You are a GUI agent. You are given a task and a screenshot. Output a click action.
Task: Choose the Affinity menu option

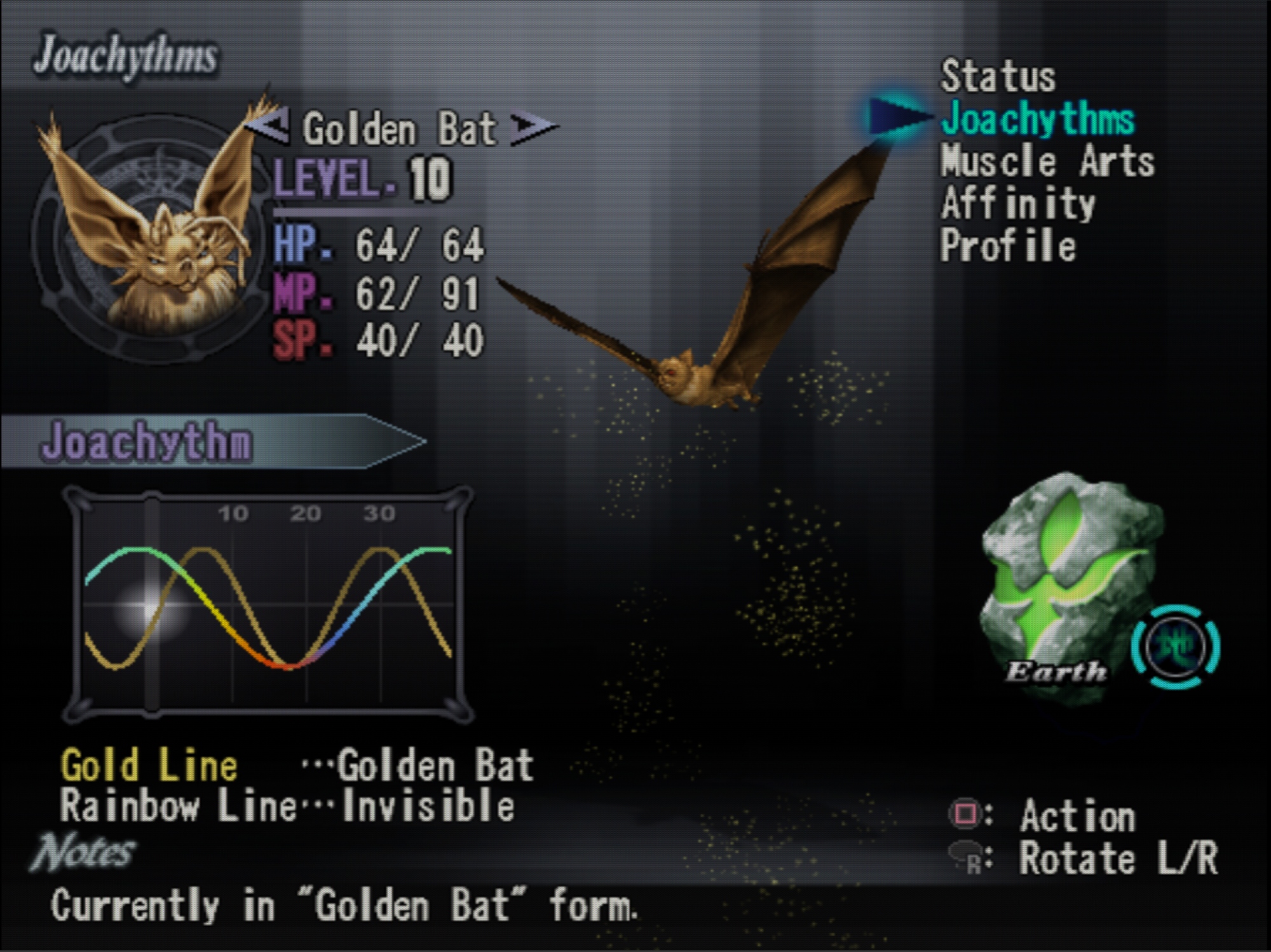pyautogui.click(x=1018, y=204)
